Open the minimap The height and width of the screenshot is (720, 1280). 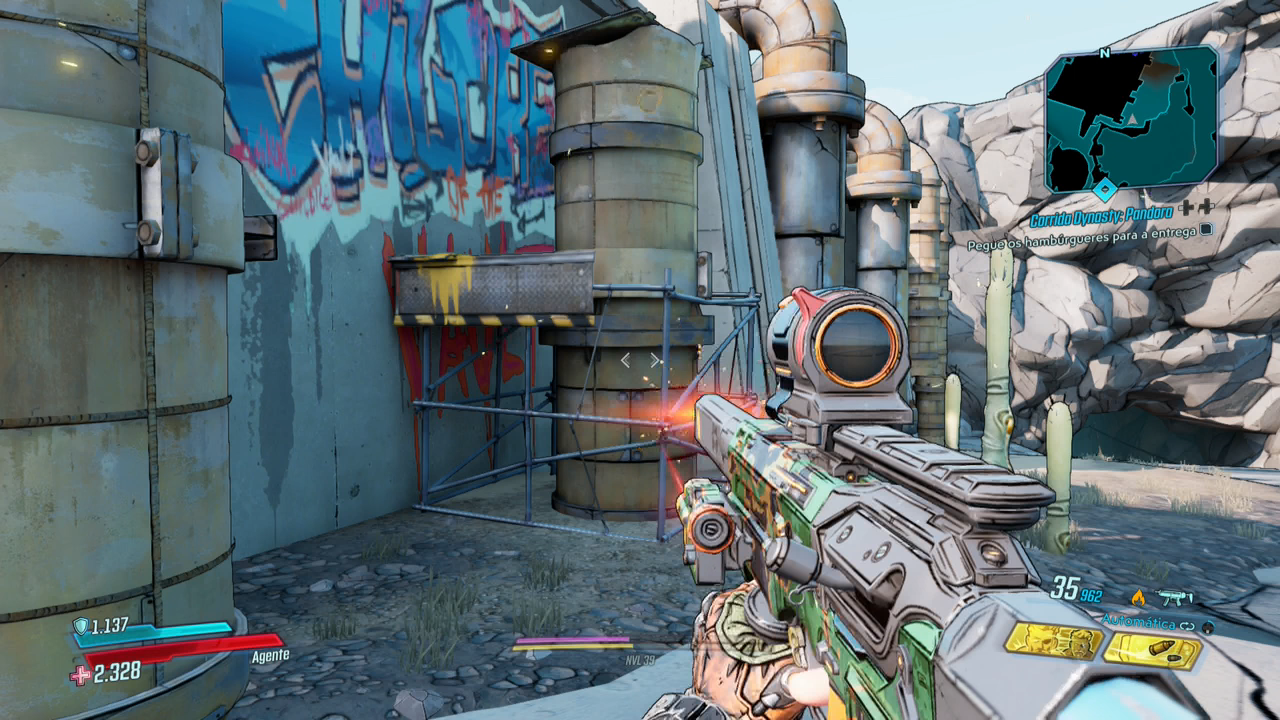(x=1131, y=117)
